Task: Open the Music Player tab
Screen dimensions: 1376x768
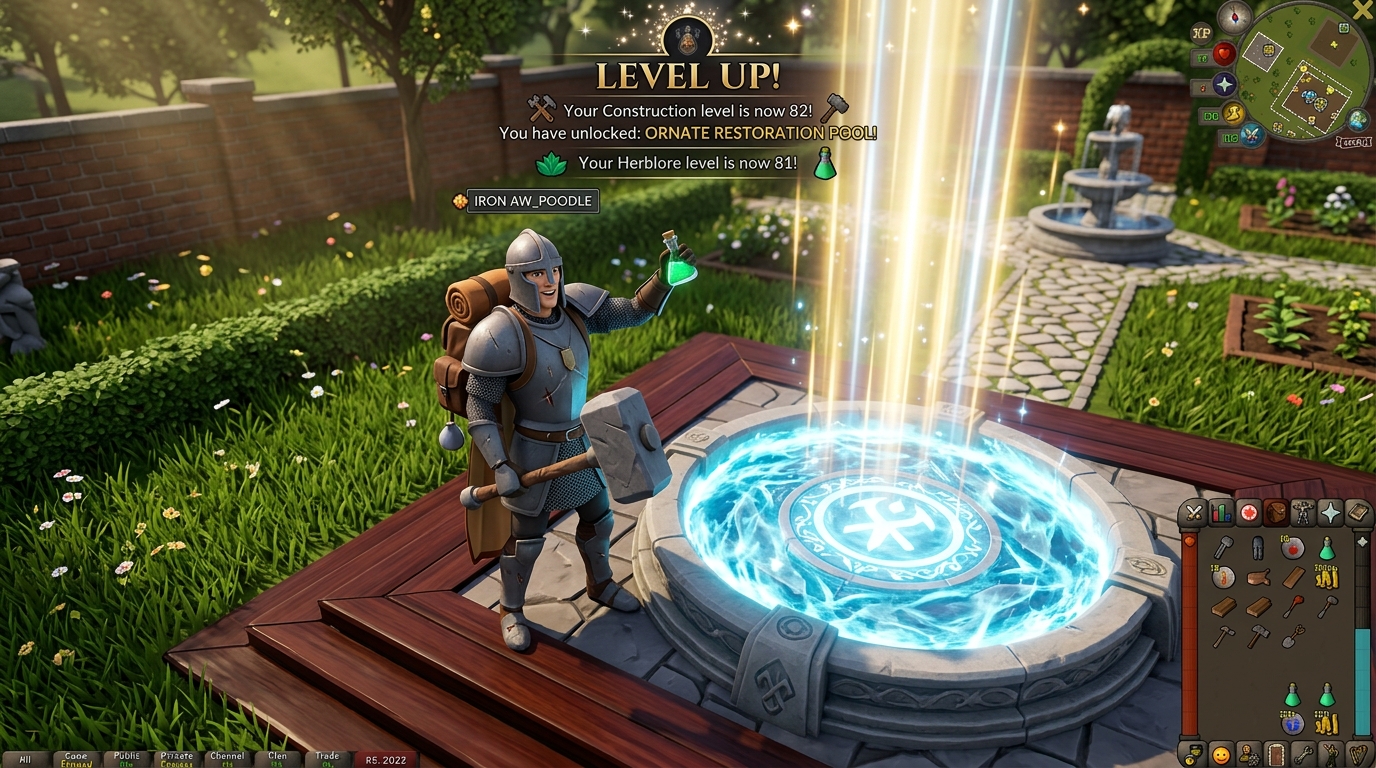Action: [1357, 753]
